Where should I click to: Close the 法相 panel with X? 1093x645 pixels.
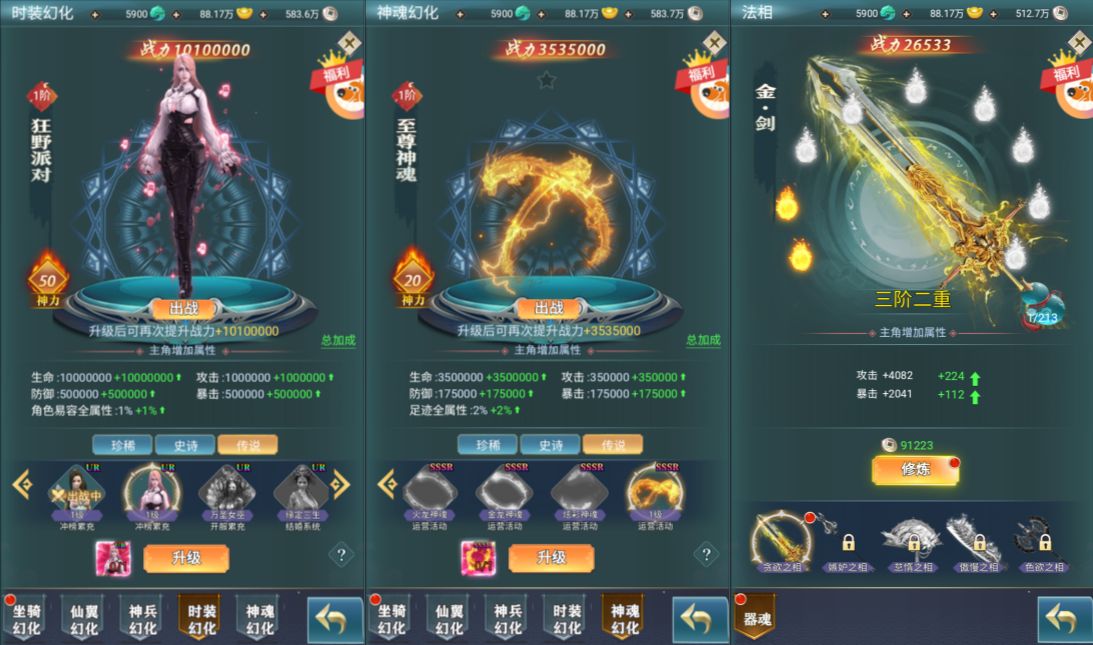(1078, 43)
